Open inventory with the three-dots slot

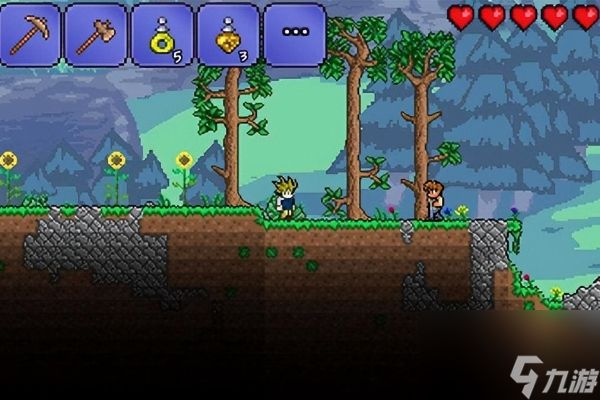click(x=295, y=34)
